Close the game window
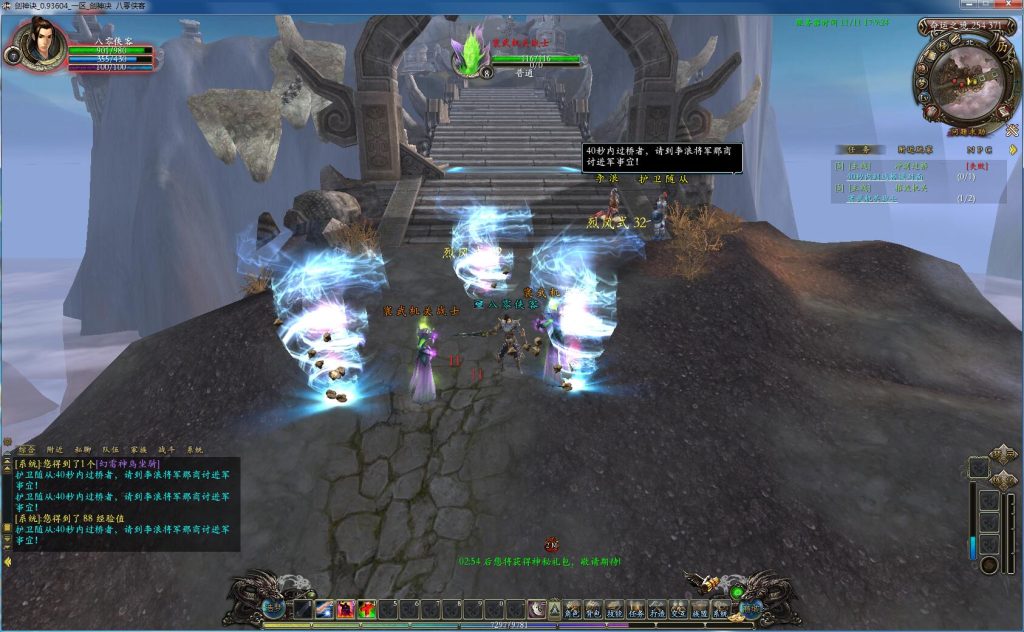This screenshot has width=1024, height=632. tap(1012, 6)
